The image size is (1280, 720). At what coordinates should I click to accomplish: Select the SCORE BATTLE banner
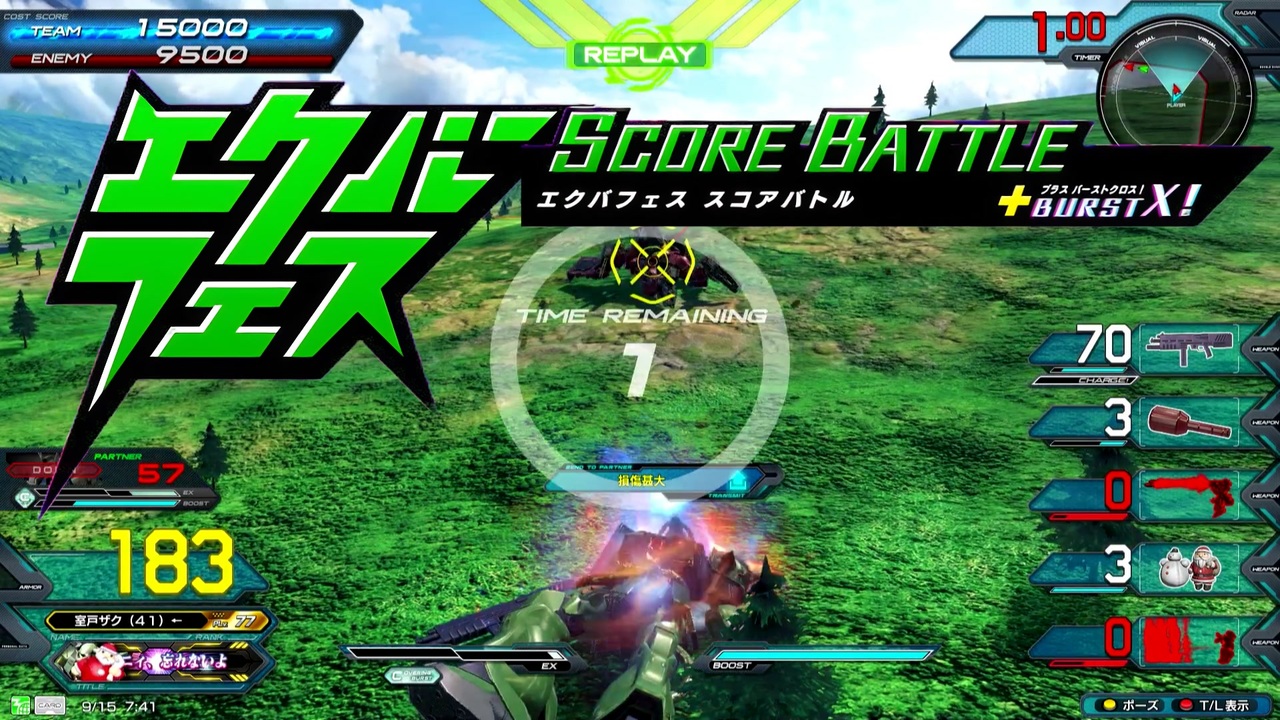[x=810, y=145]
